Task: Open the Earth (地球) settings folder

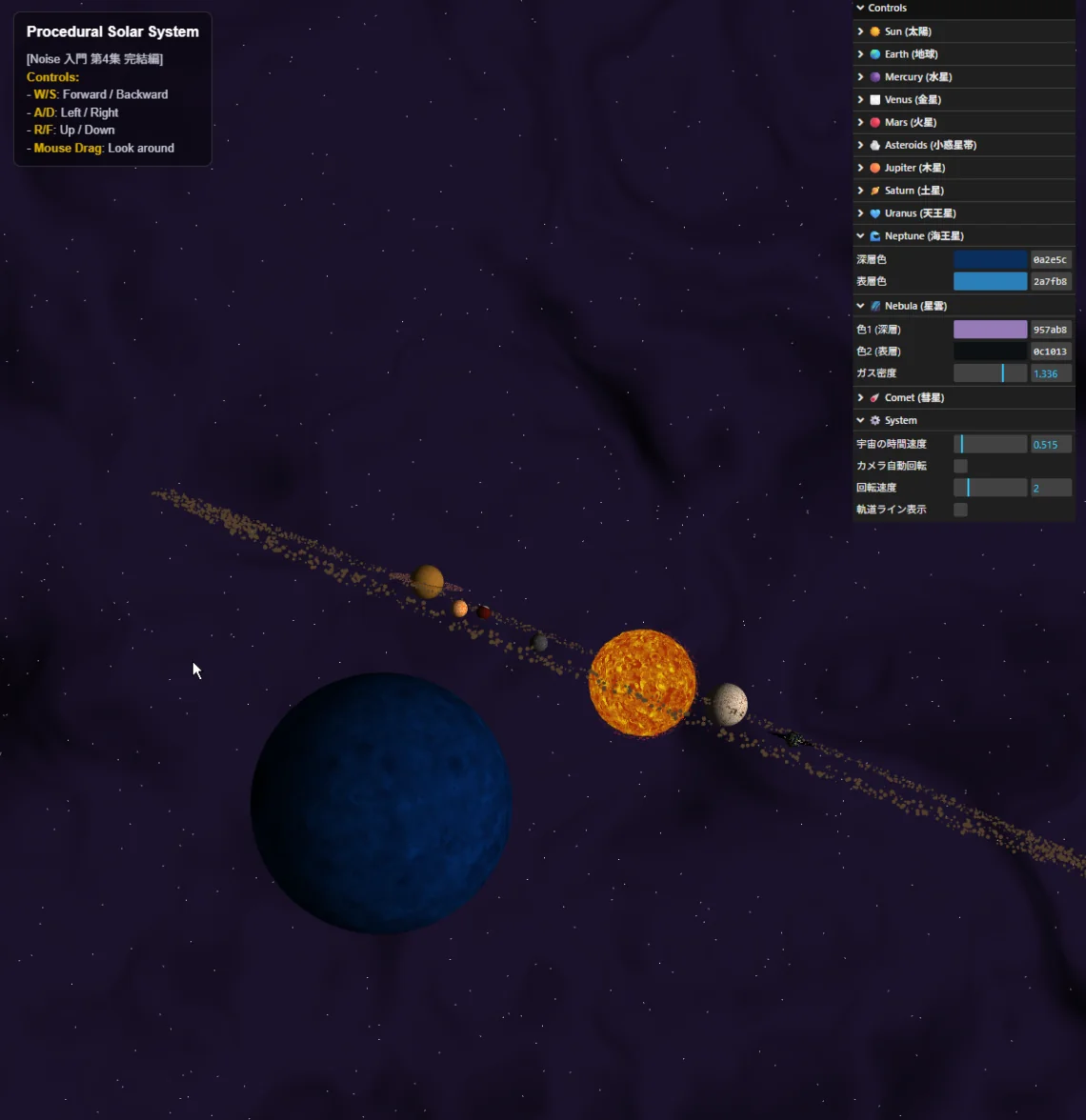Action: point(910,54)
